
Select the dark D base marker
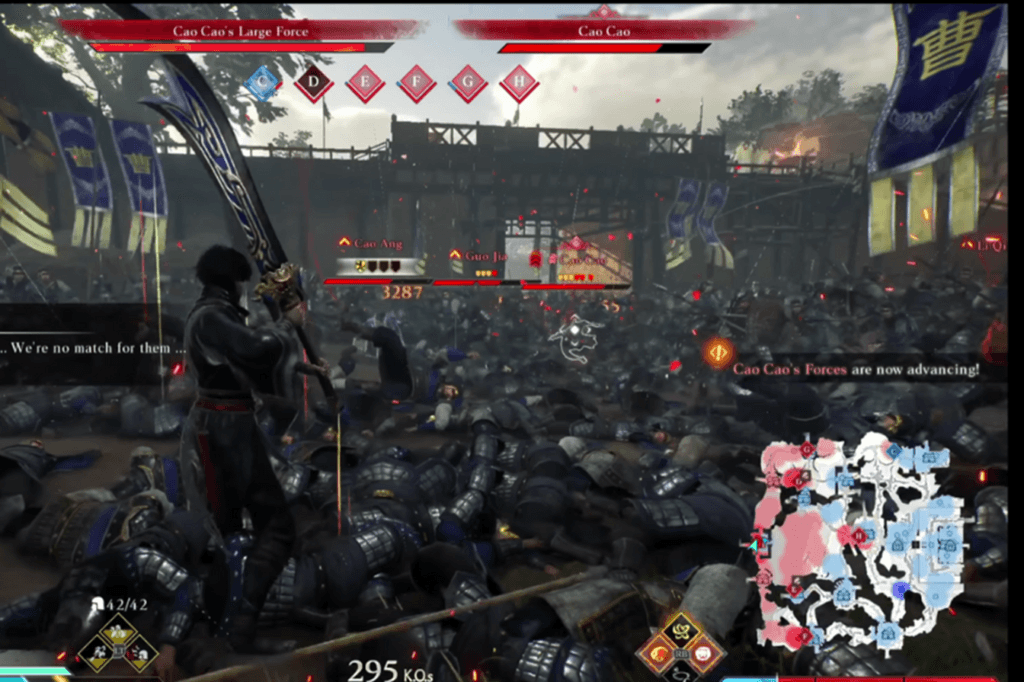click(313, 83)
